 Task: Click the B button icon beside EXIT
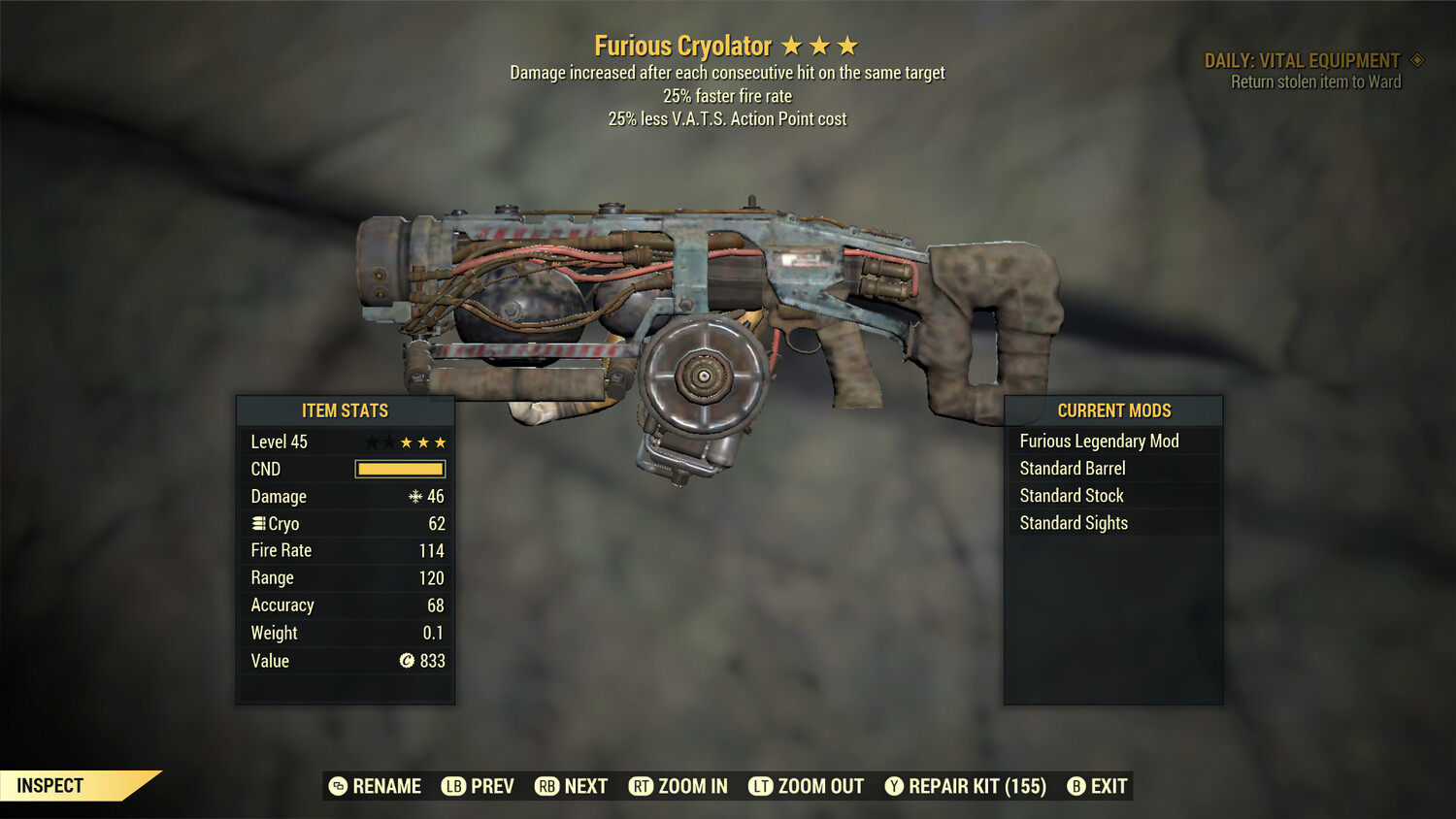pos(1075,786)
